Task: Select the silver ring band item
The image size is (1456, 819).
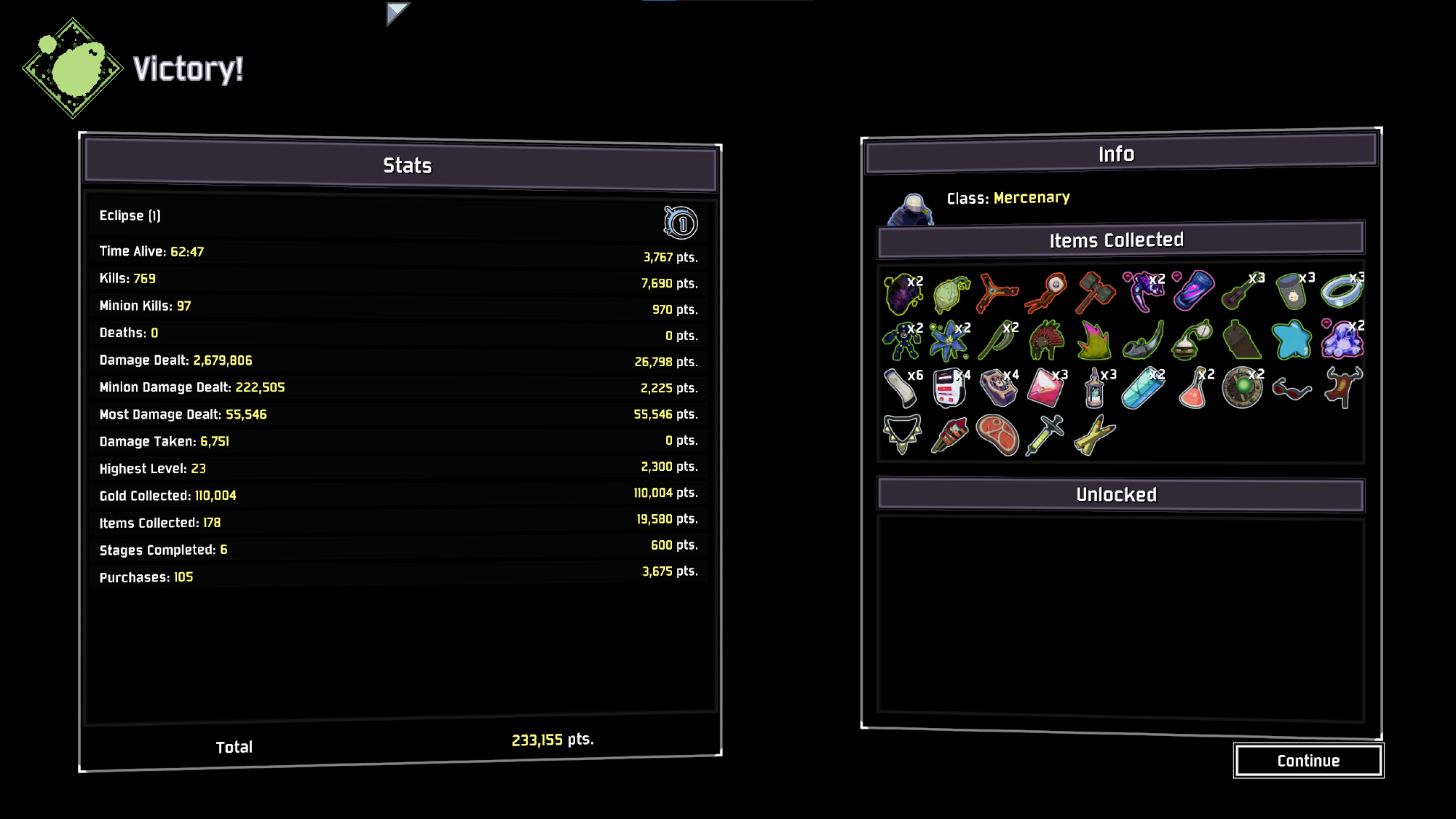Action: tap(1341, 292)
